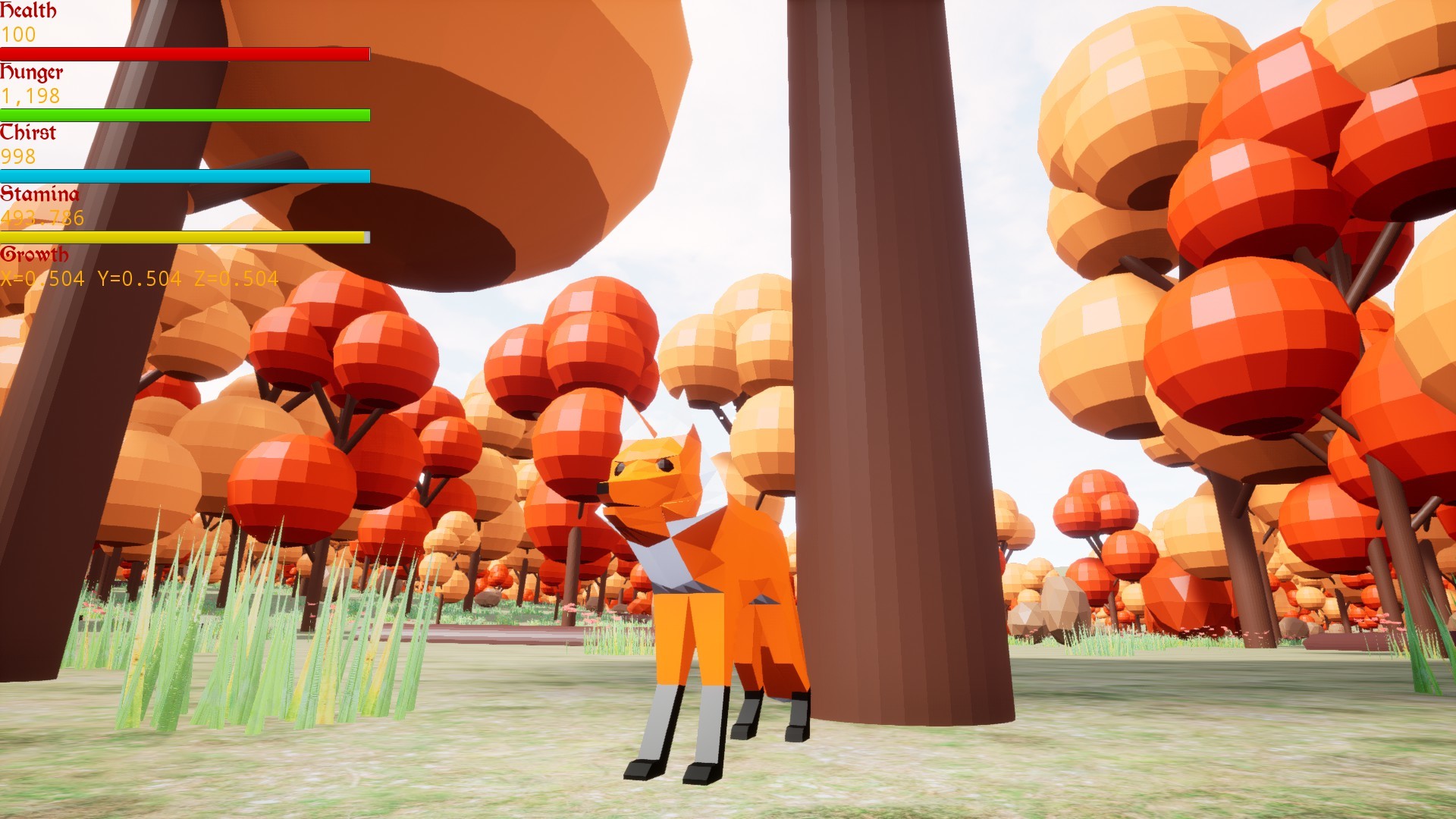Click the Stamina value showing 493.786

coord(43,218)
